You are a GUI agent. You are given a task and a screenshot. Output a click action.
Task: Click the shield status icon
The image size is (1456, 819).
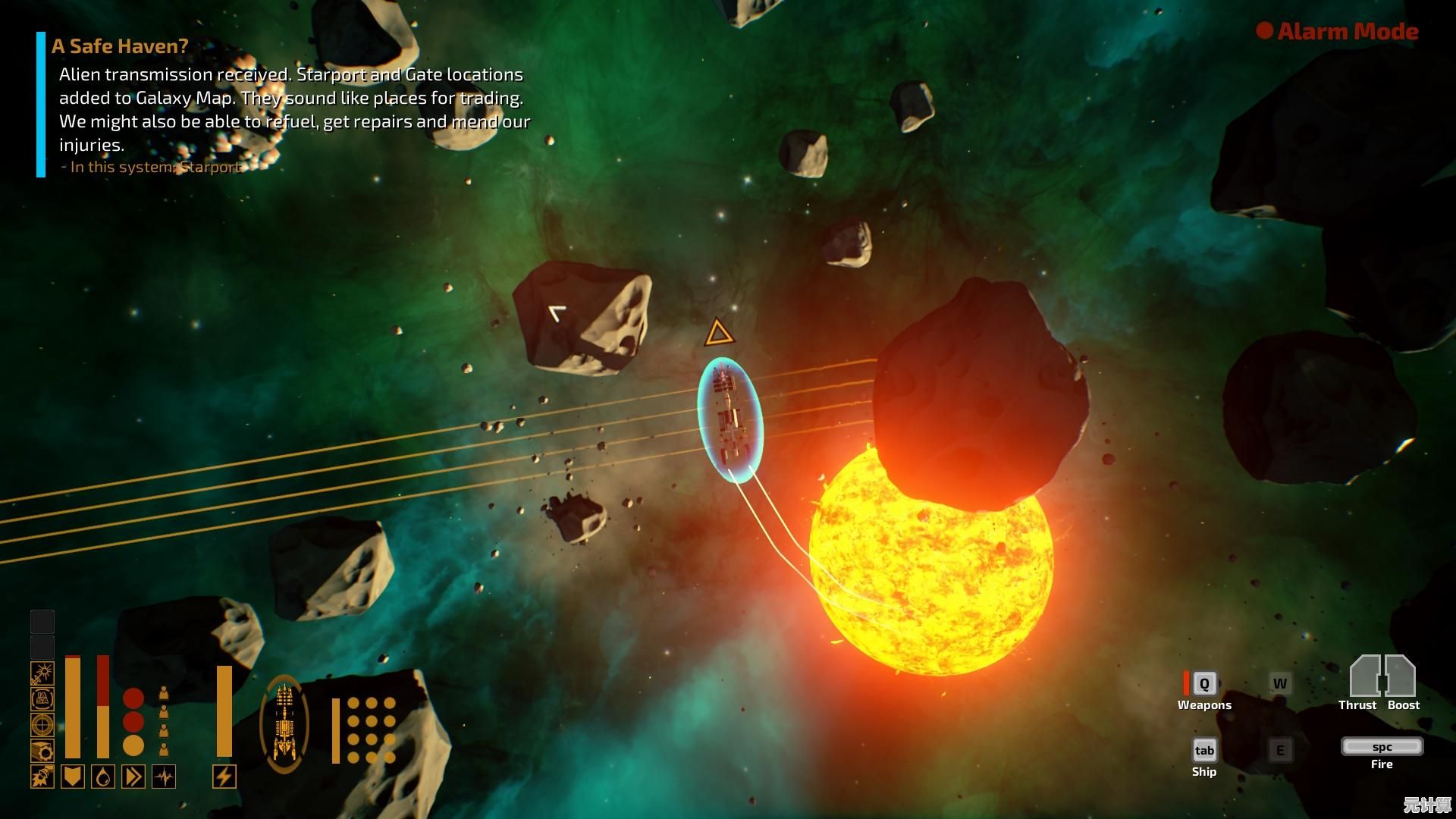73,777
